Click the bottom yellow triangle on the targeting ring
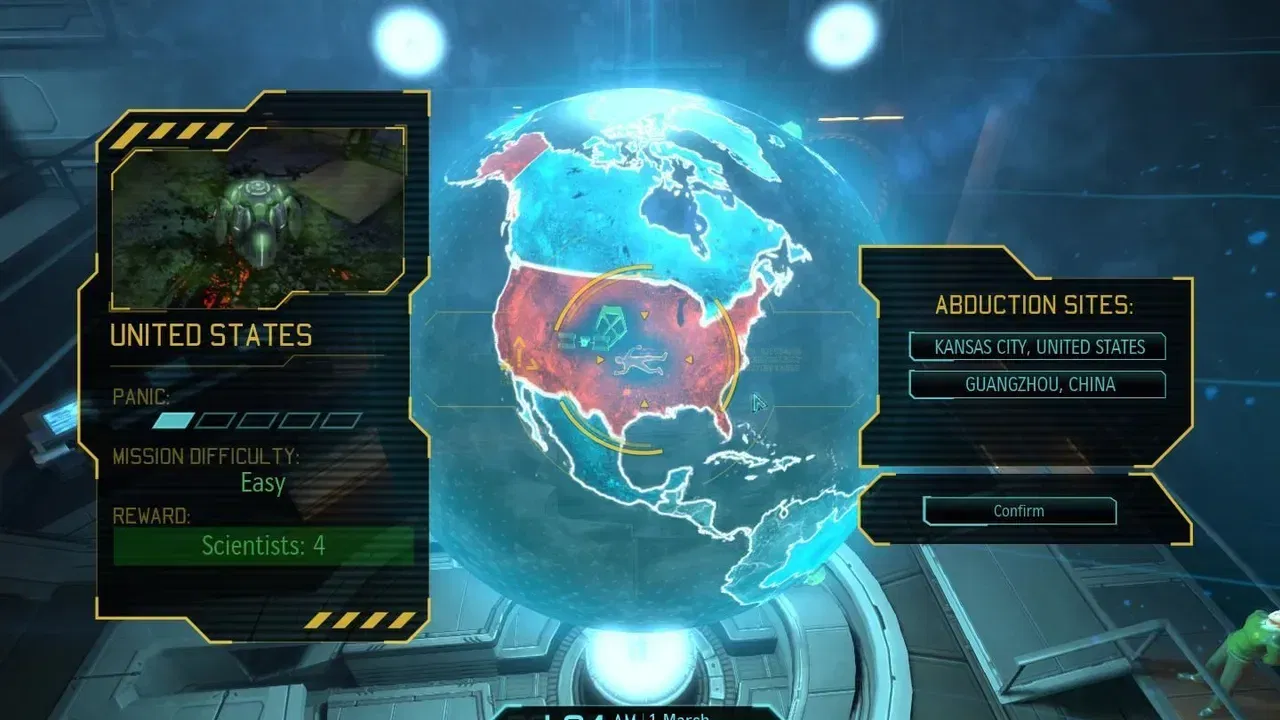Image resolution: width=1280 pixels, height=720 pixels. (643, 402)
